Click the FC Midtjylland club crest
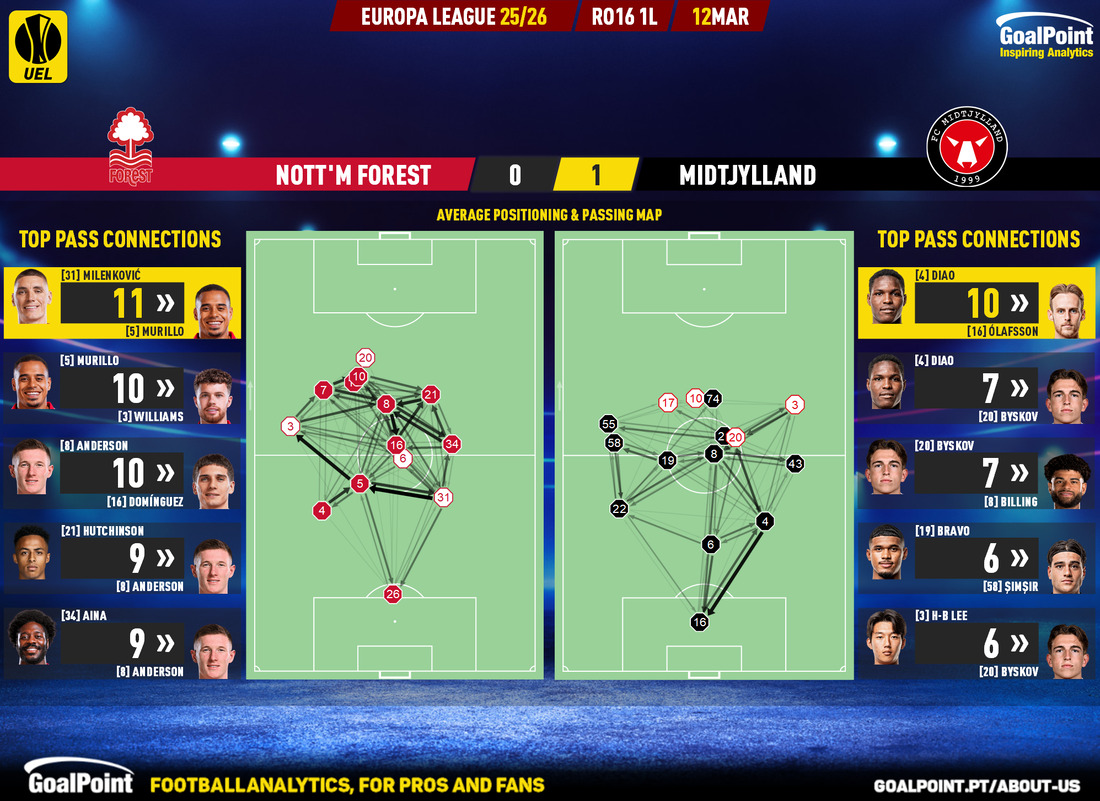Image resolution: width=1100 pixels, height=801 pixels. click(x=967, y=147)
